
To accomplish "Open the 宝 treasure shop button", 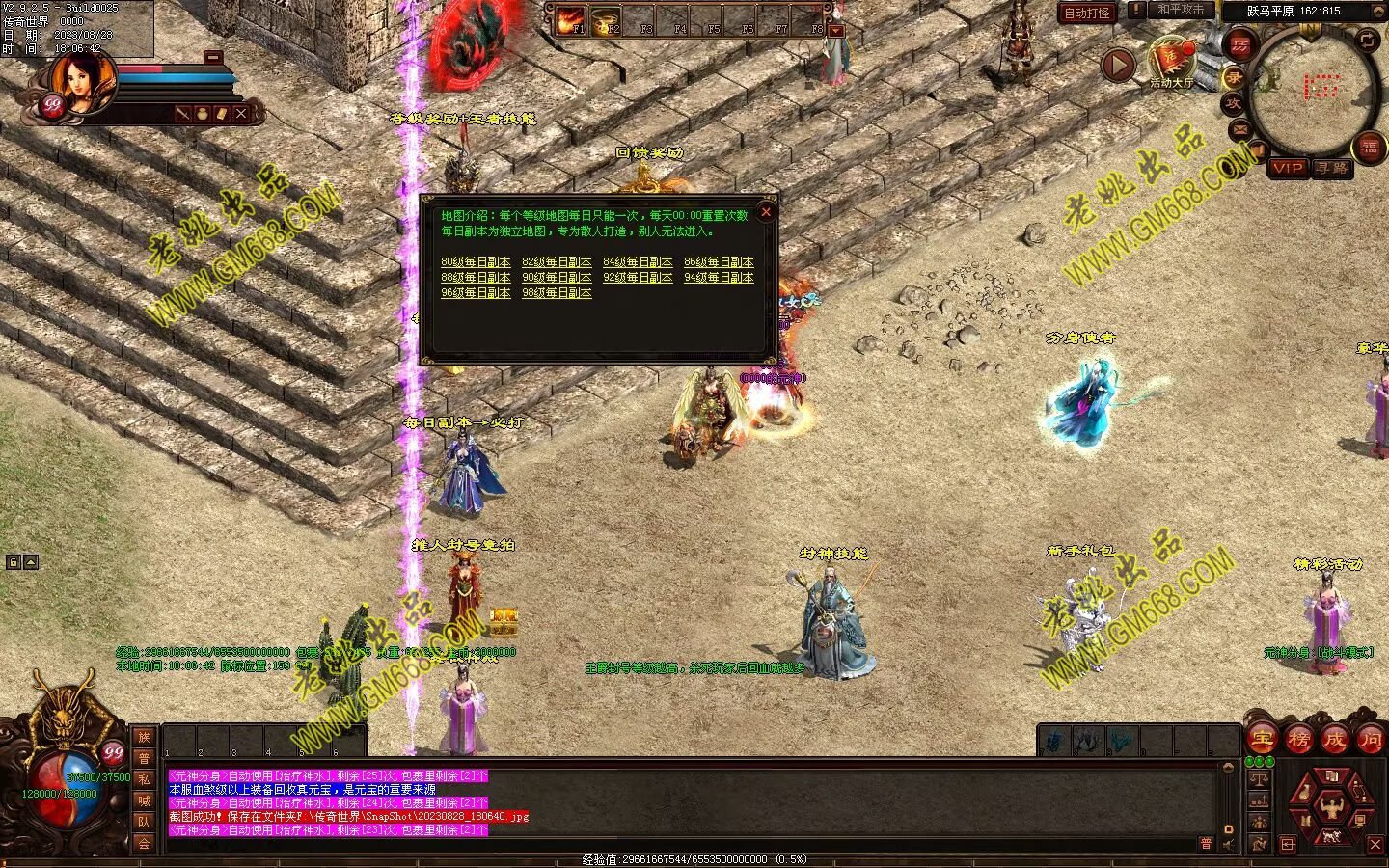I will click(1263, 740).
